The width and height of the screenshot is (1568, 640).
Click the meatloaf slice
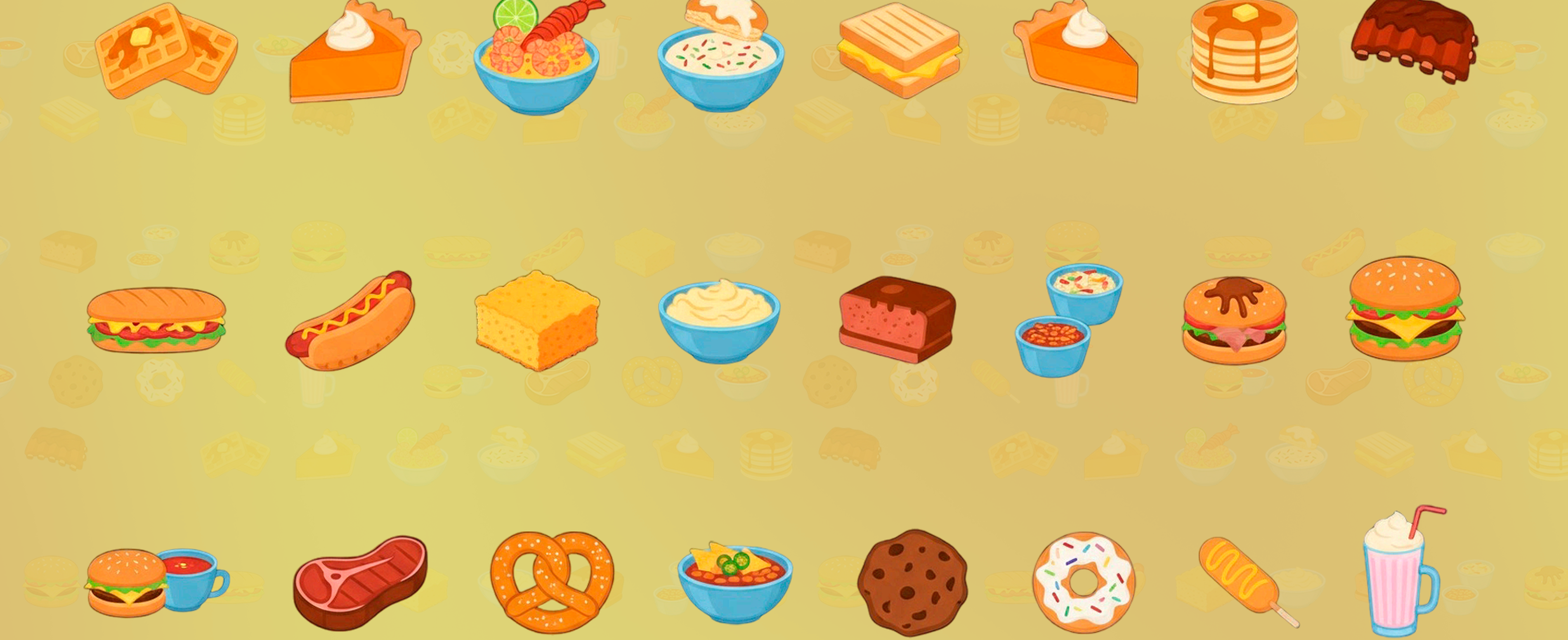[897, 320]
